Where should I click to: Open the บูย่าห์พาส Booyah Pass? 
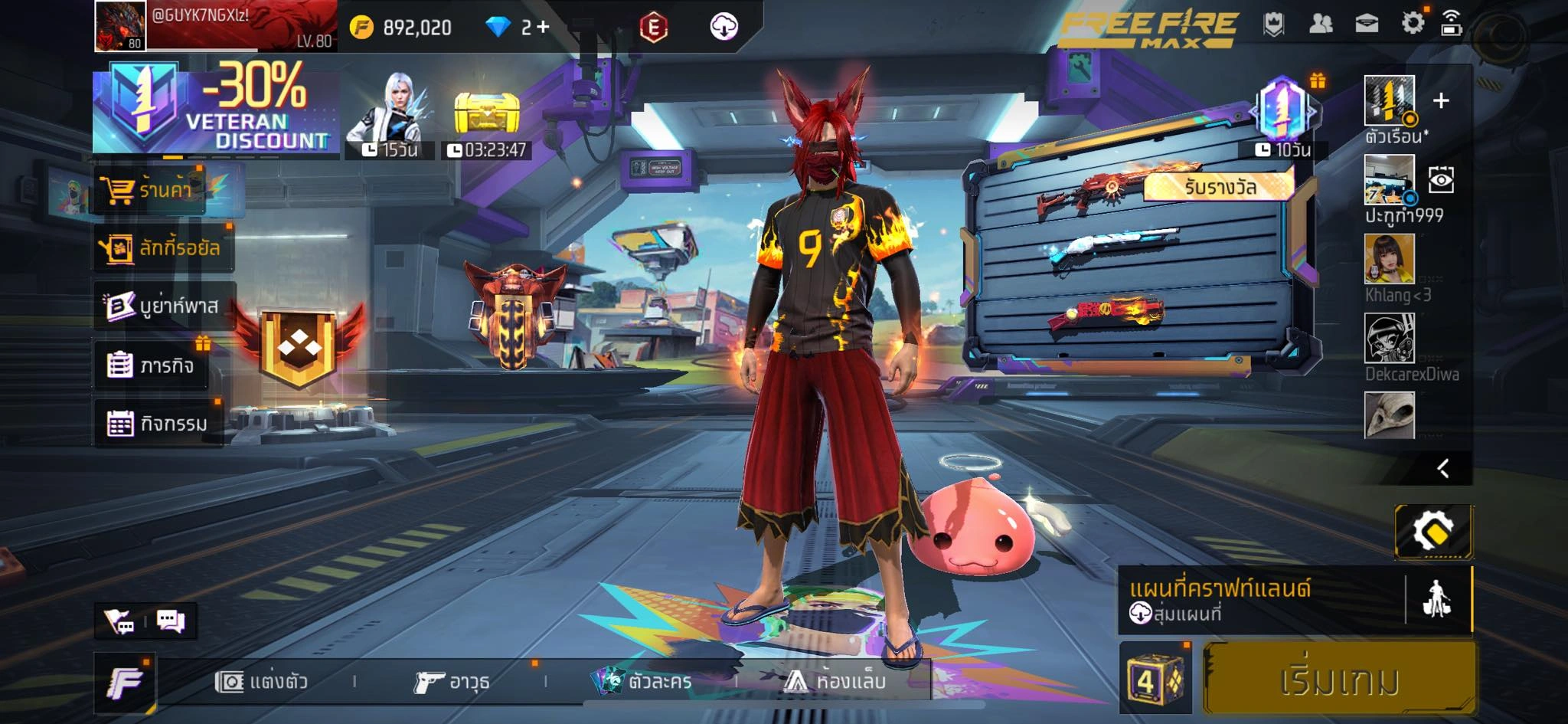click(164, 306)
